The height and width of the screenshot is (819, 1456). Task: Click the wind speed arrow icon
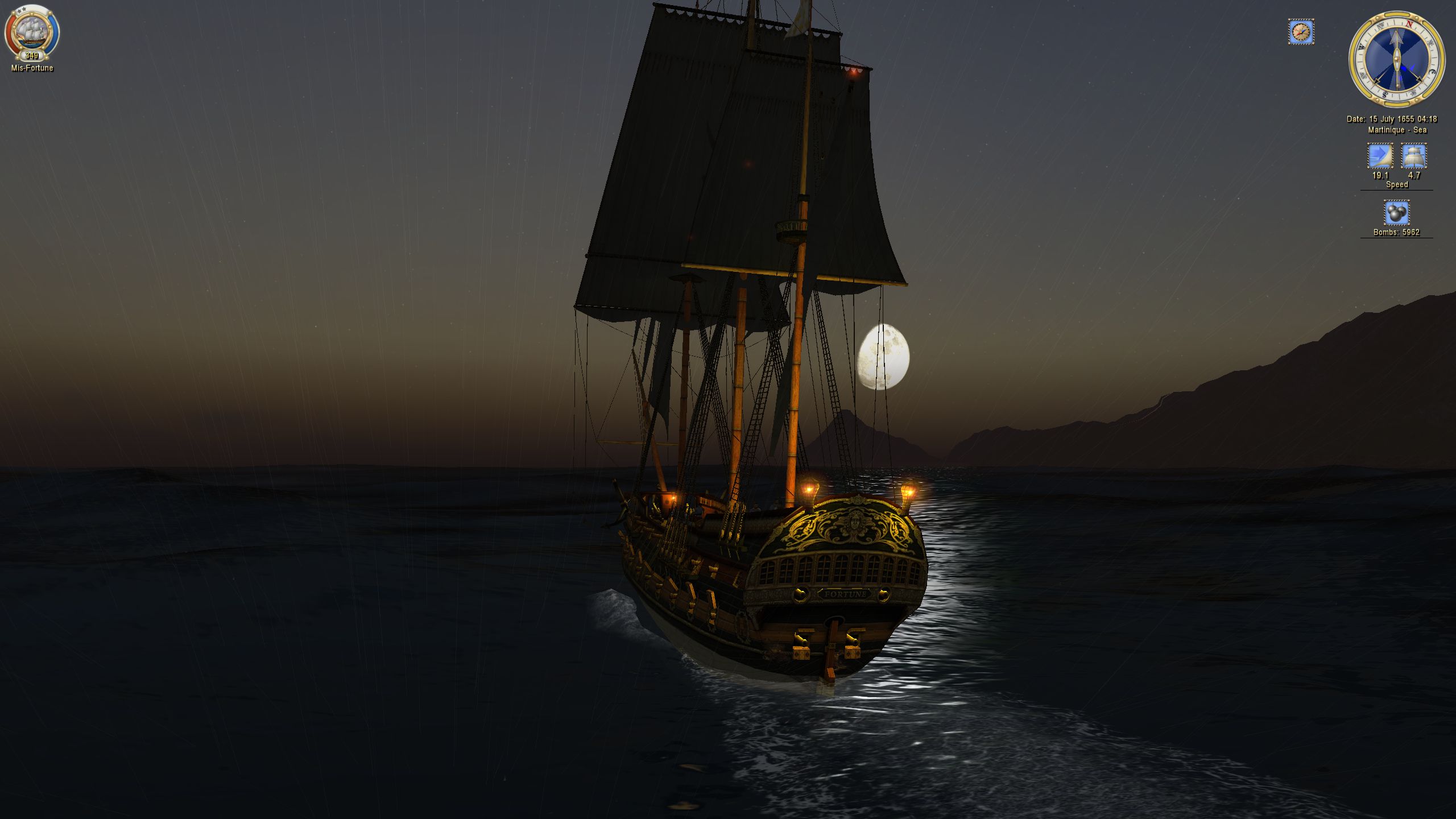1380,156
